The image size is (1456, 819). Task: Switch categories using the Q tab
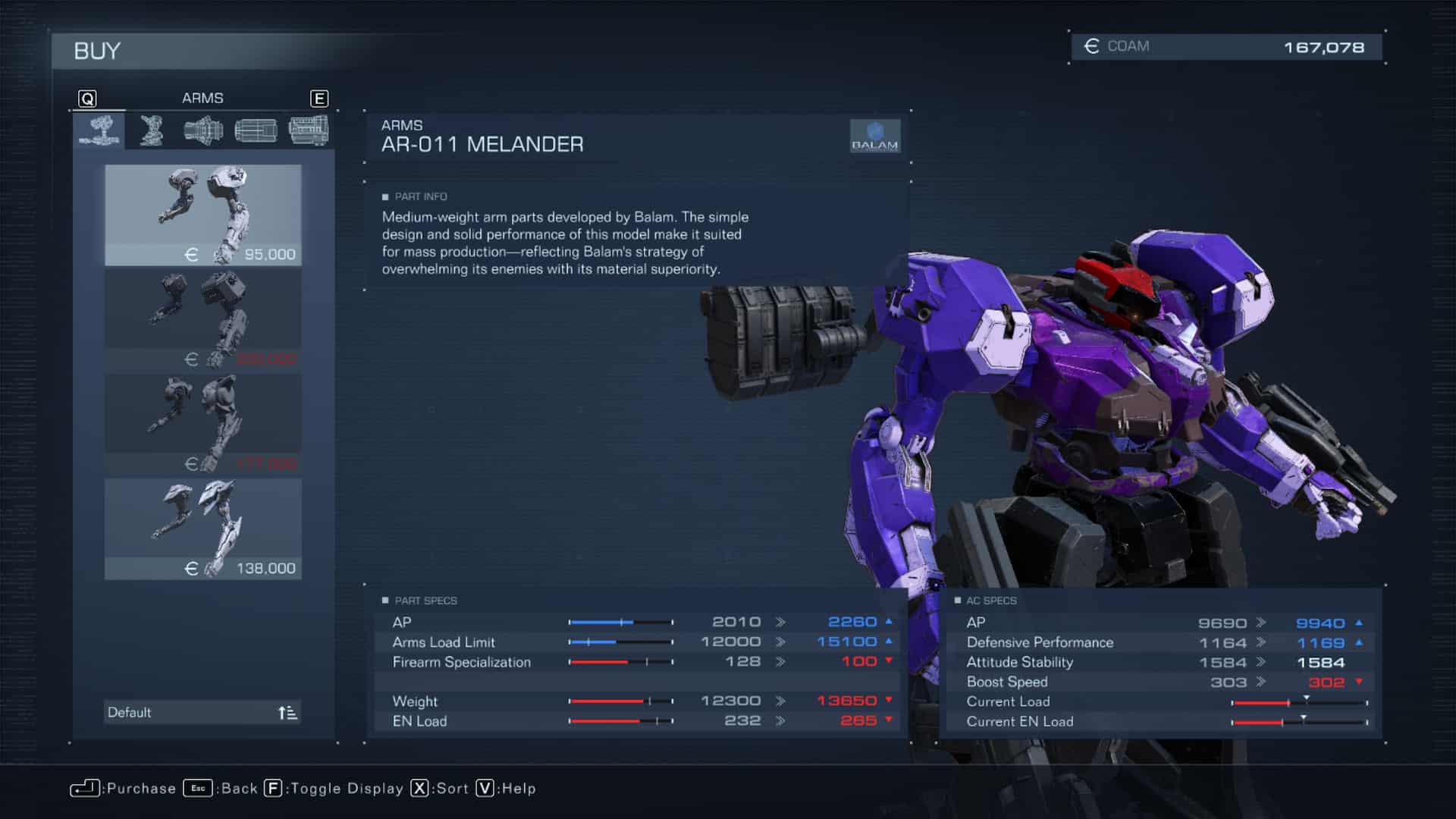88,97
